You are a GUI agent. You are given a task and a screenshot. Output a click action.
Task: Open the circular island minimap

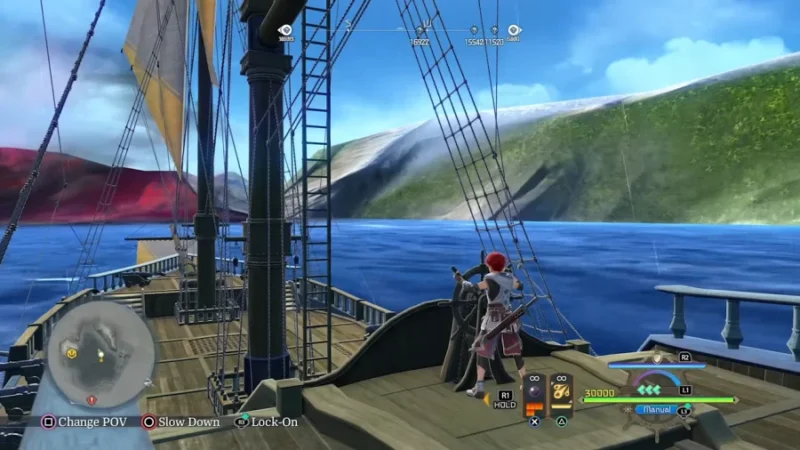click(100, 353)
